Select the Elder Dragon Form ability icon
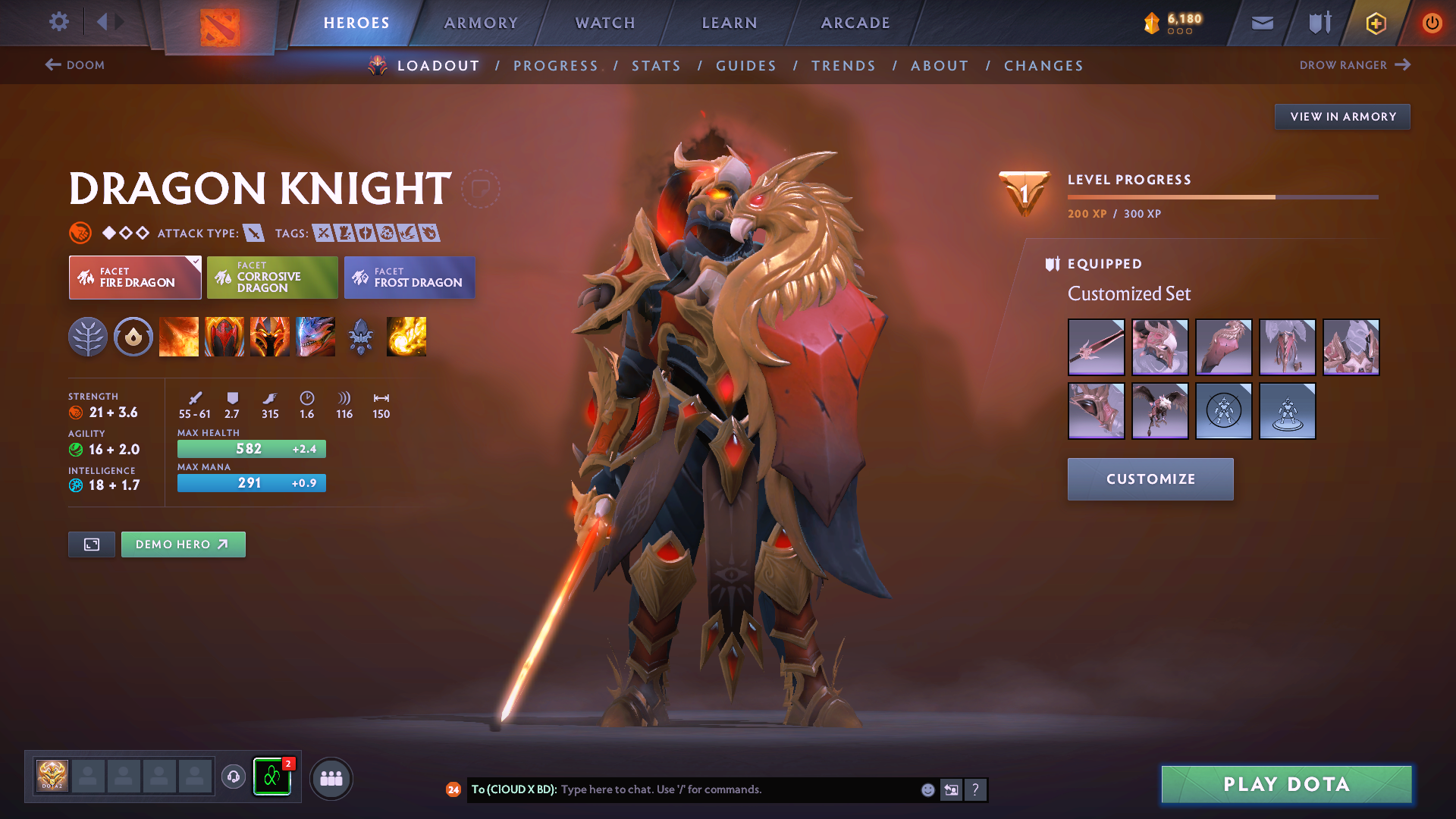The image size is (1456, 819). click(315, 337)
